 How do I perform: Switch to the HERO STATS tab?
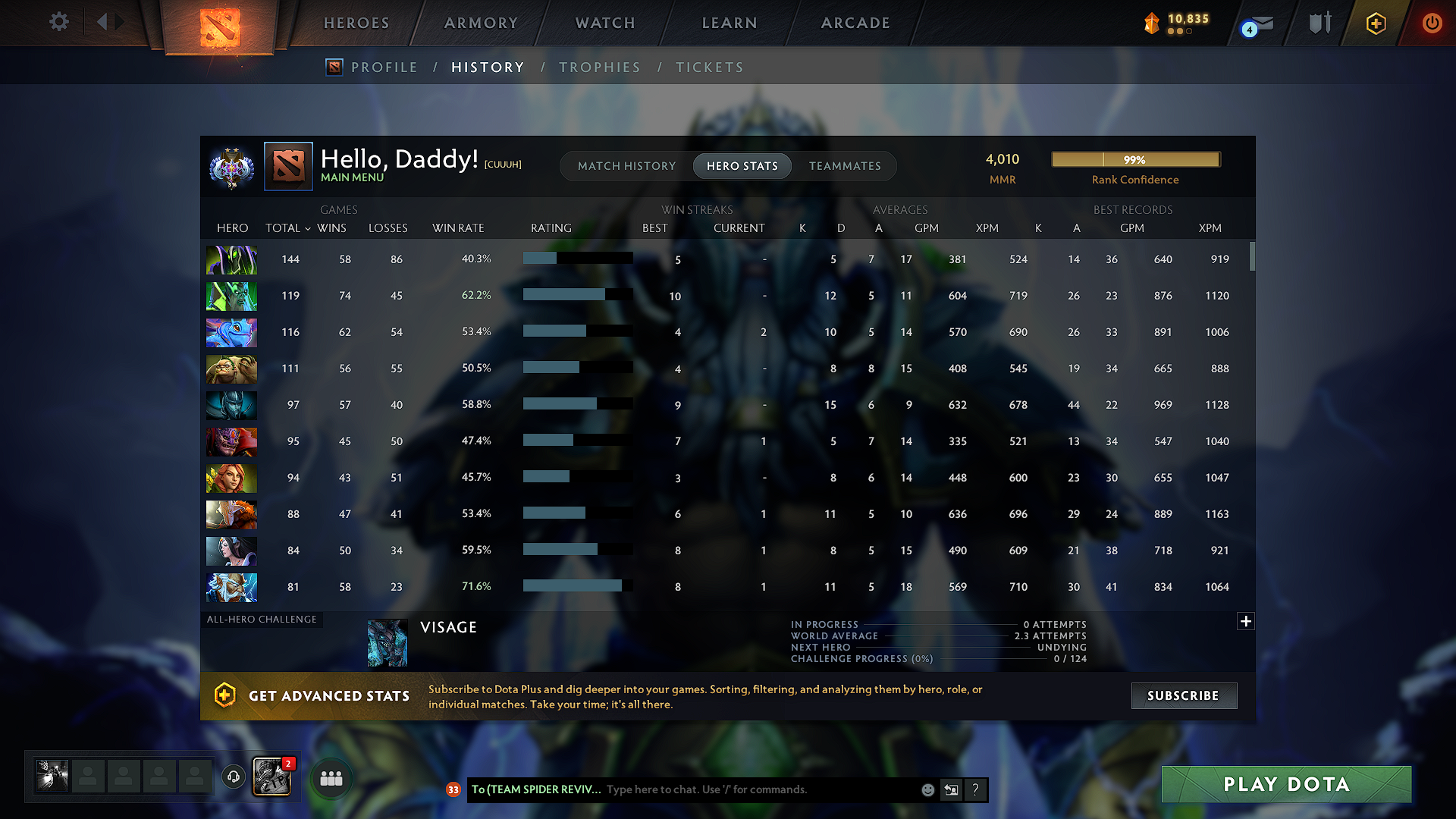[x=742, y=165]
